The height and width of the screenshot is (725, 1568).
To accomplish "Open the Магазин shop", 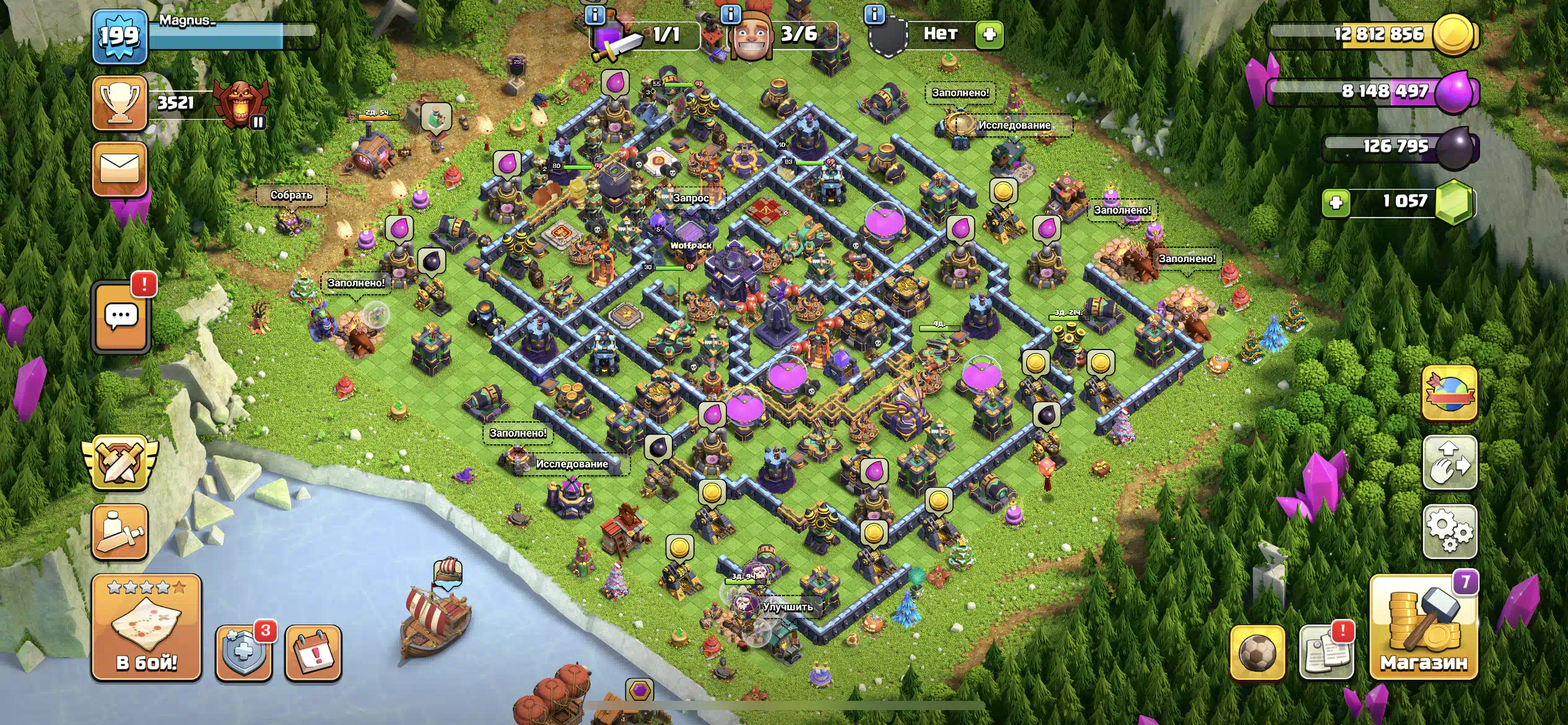I will [1424, 627].
